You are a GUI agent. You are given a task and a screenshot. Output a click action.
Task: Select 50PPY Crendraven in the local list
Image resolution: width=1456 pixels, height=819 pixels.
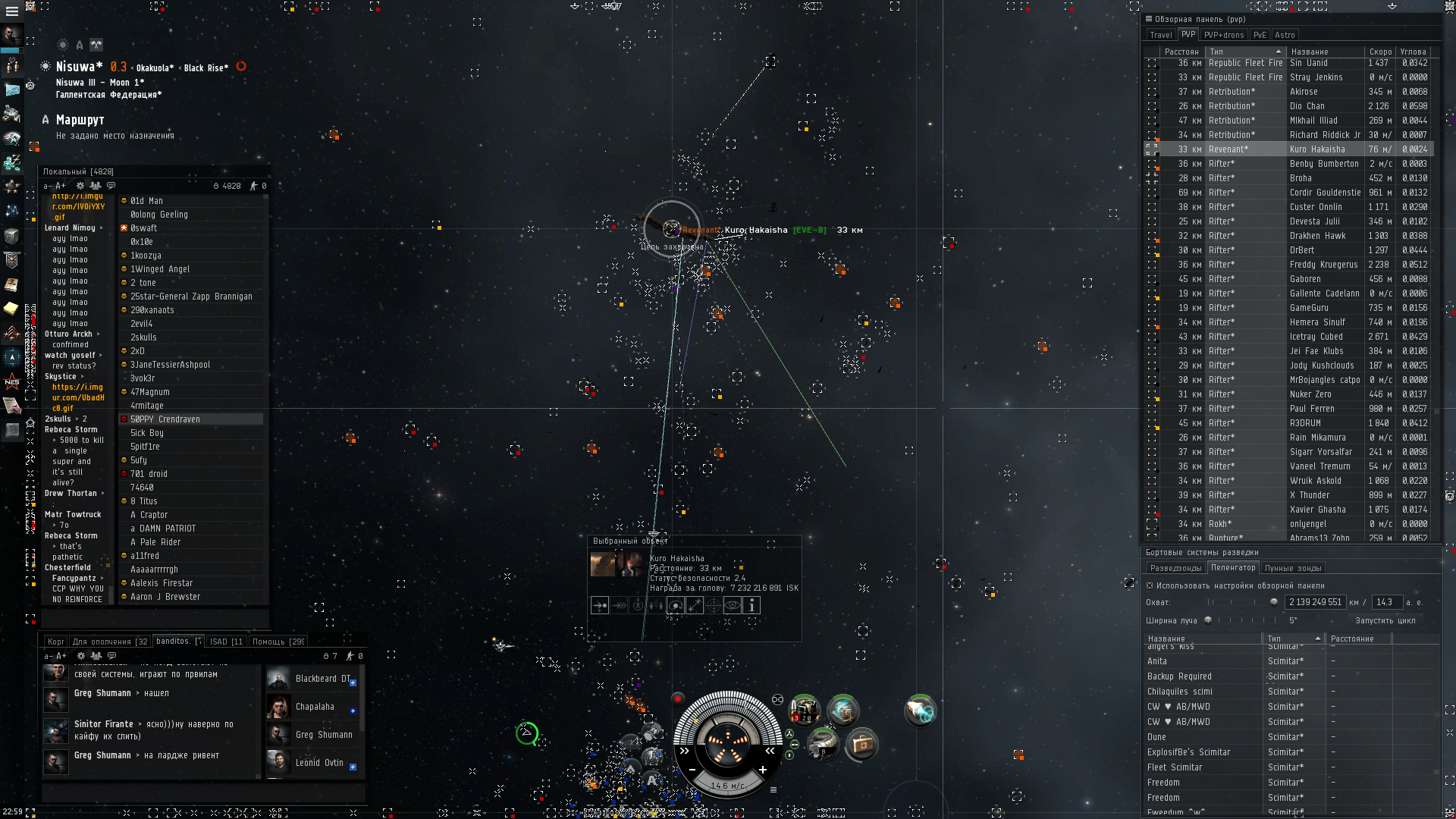[x=165, y=419]
